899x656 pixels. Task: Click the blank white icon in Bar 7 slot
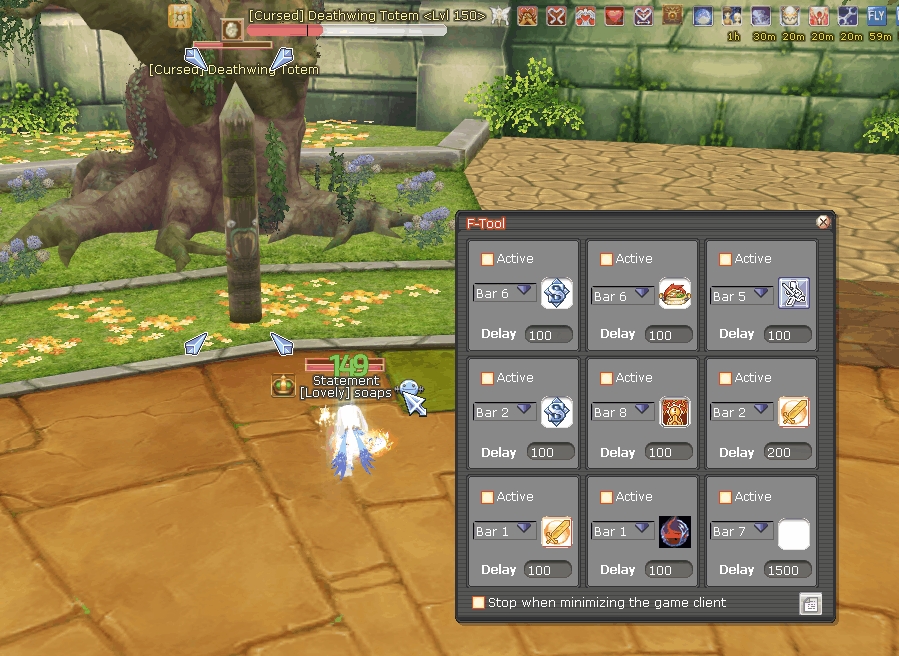[x=793, y=533]
